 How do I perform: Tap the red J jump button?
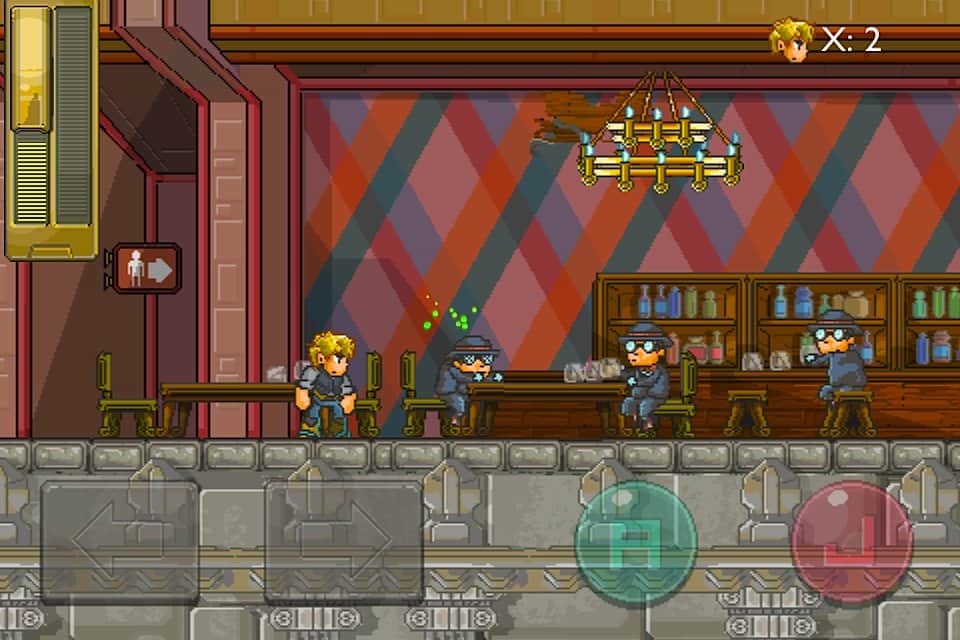[852, 541]
